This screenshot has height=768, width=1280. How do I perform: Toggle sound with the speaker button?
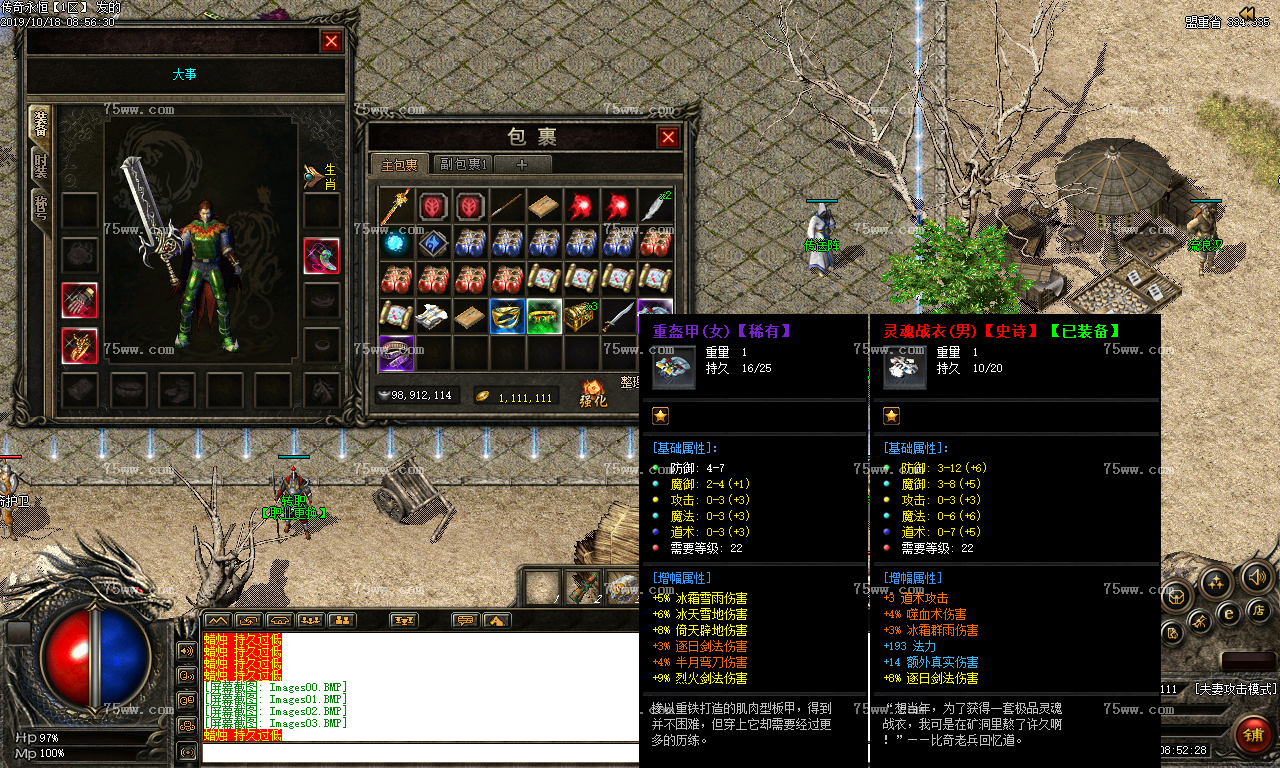(1256, 577)
